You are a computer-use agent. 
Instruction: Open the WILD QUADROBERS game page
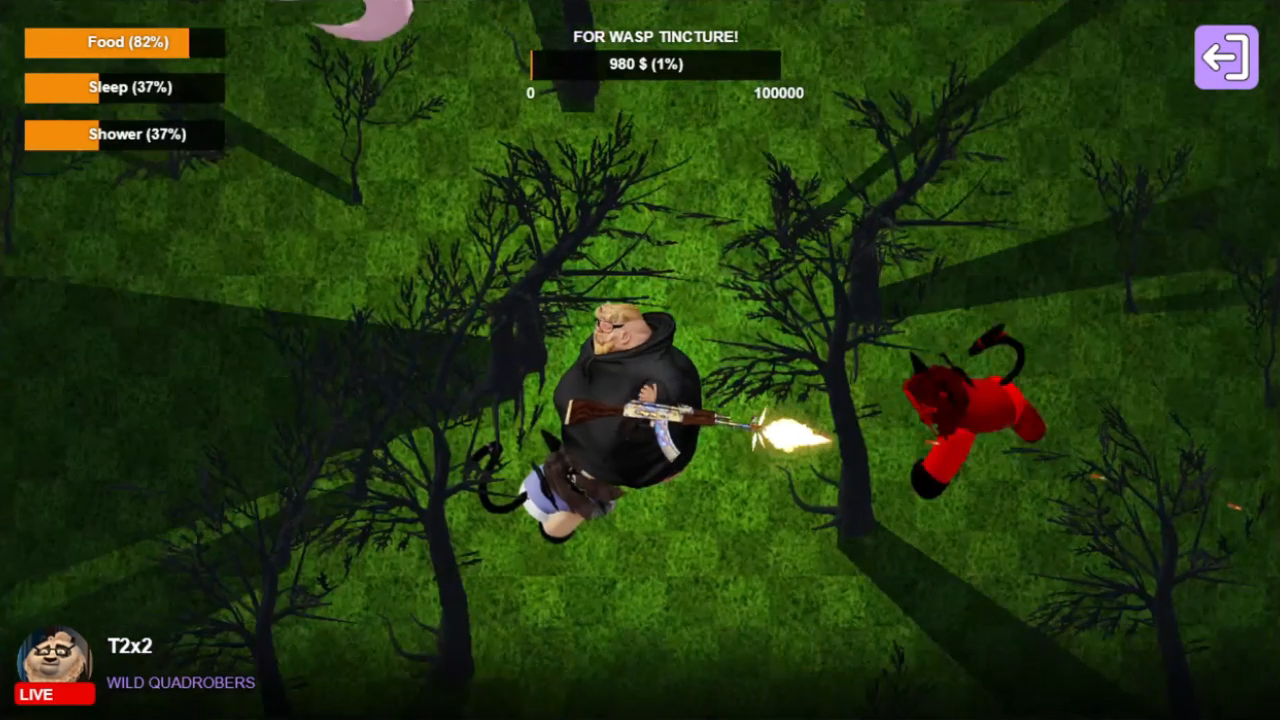(181, 683)
